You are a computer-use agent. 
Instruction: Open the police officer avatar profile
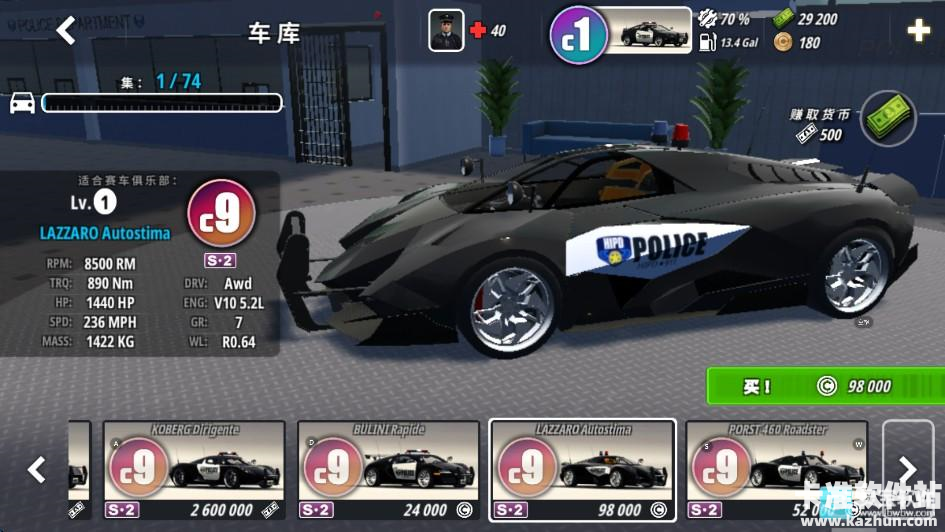[x=446, y=31]
